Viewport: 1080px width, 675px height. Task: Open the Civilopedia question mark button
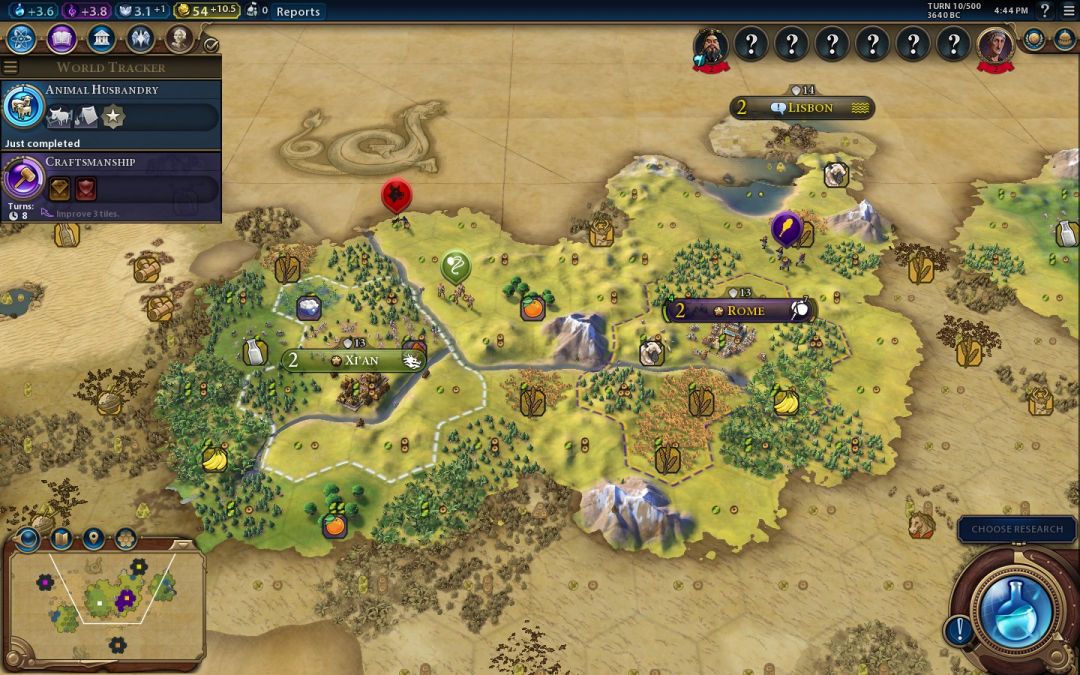point(1045,11)
